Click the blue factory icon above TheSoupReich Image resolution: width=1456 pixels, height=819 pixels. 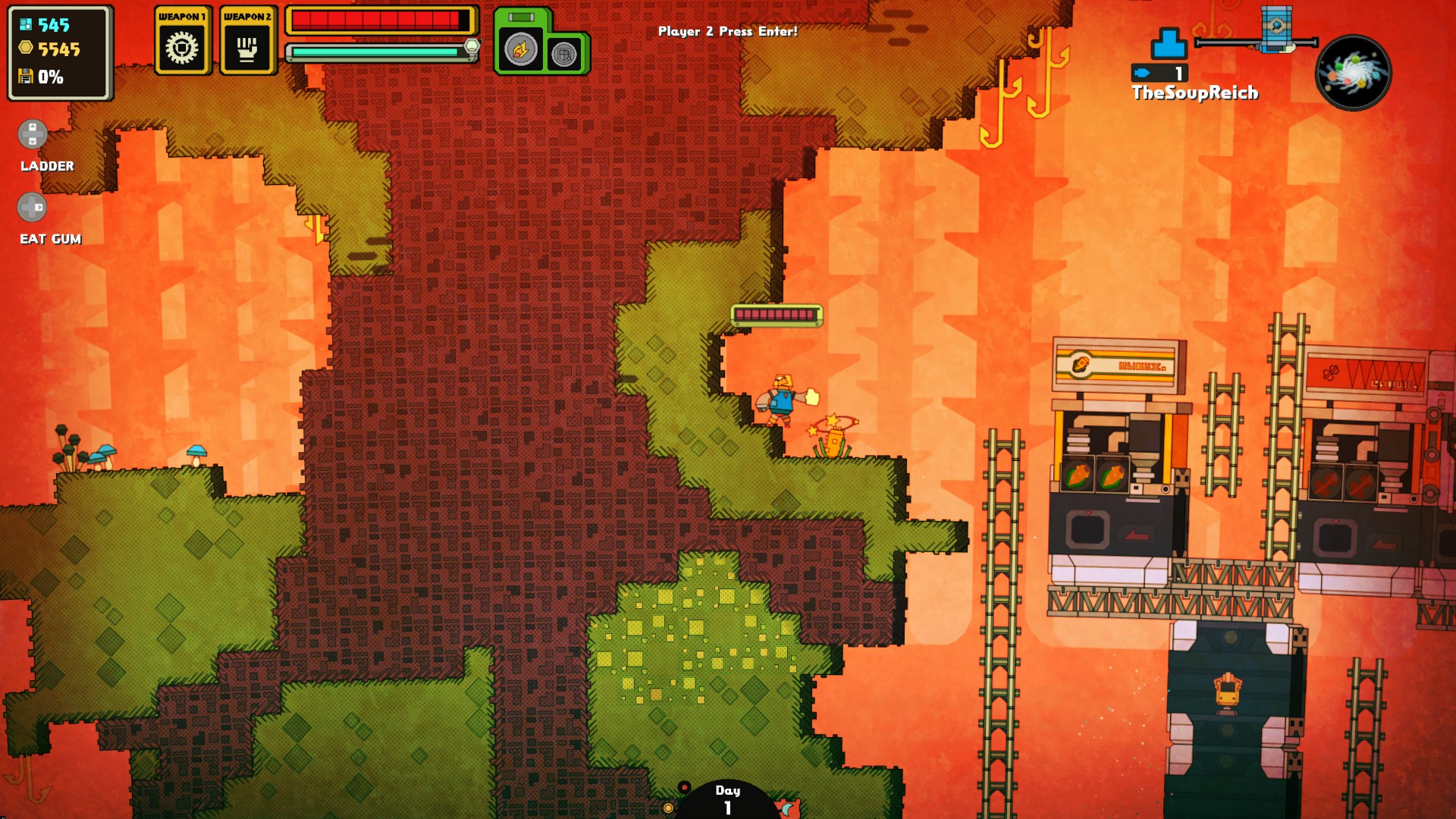click(1169, 44)
